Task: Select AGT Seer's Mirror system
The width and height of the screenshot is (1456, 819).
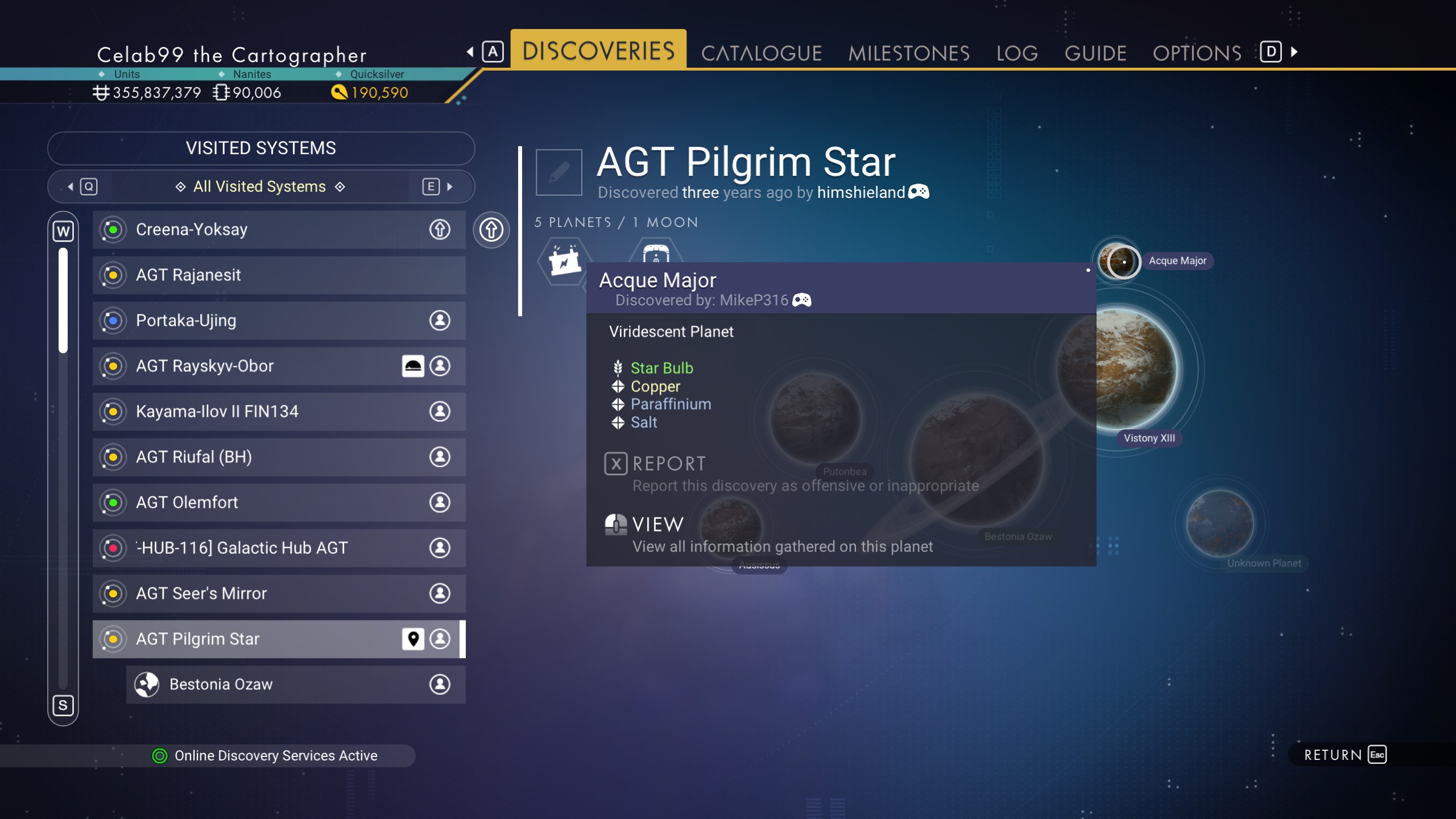Action: 279,594
